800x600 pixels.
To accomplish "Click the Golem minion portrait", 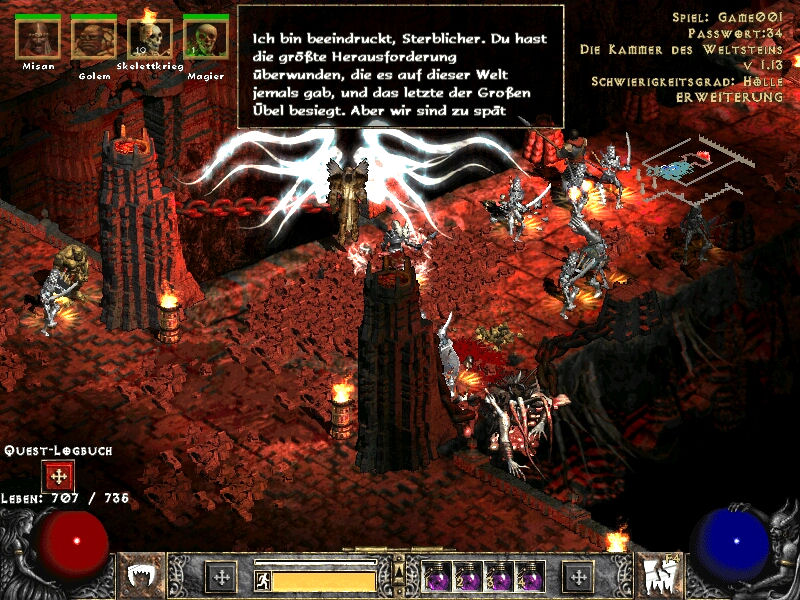I will [x=94, y=38].
